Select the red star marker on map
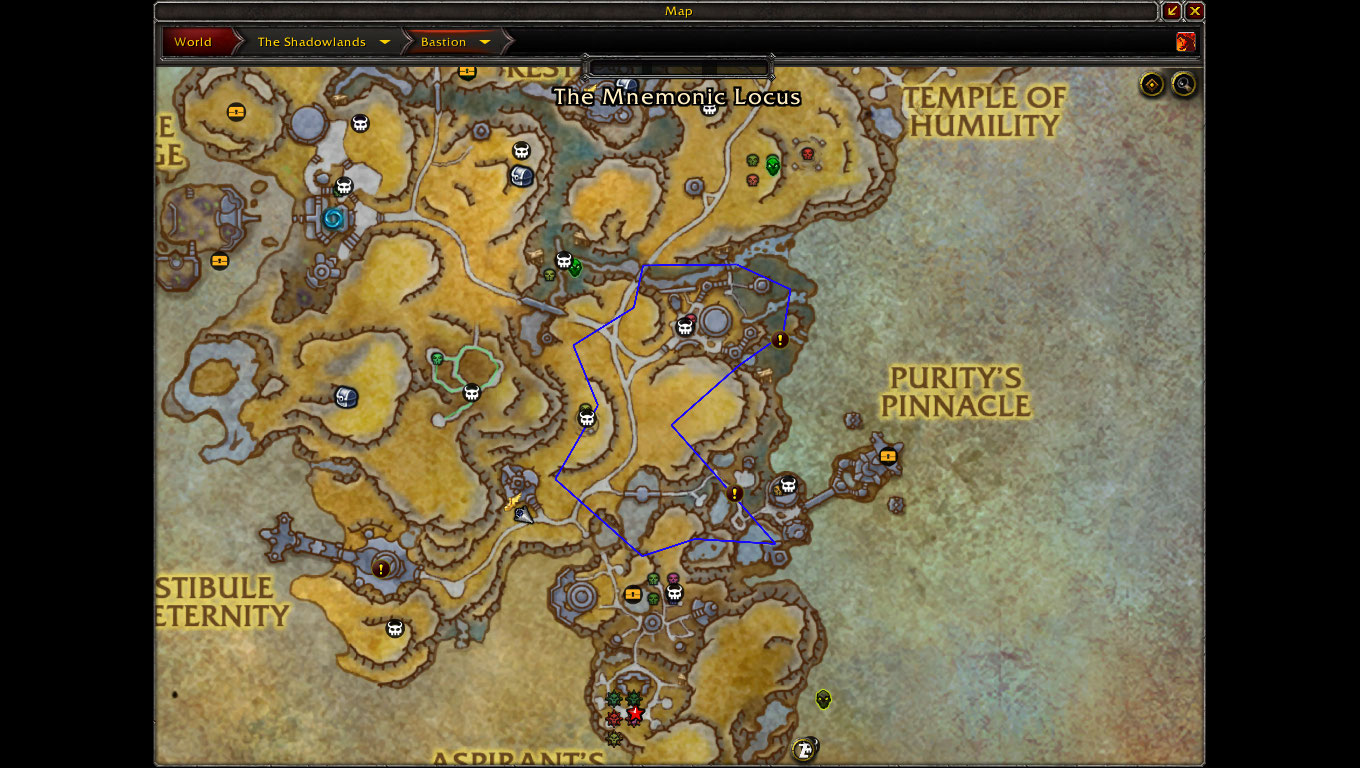This screenshot has width=1360, height=768. 634,715
